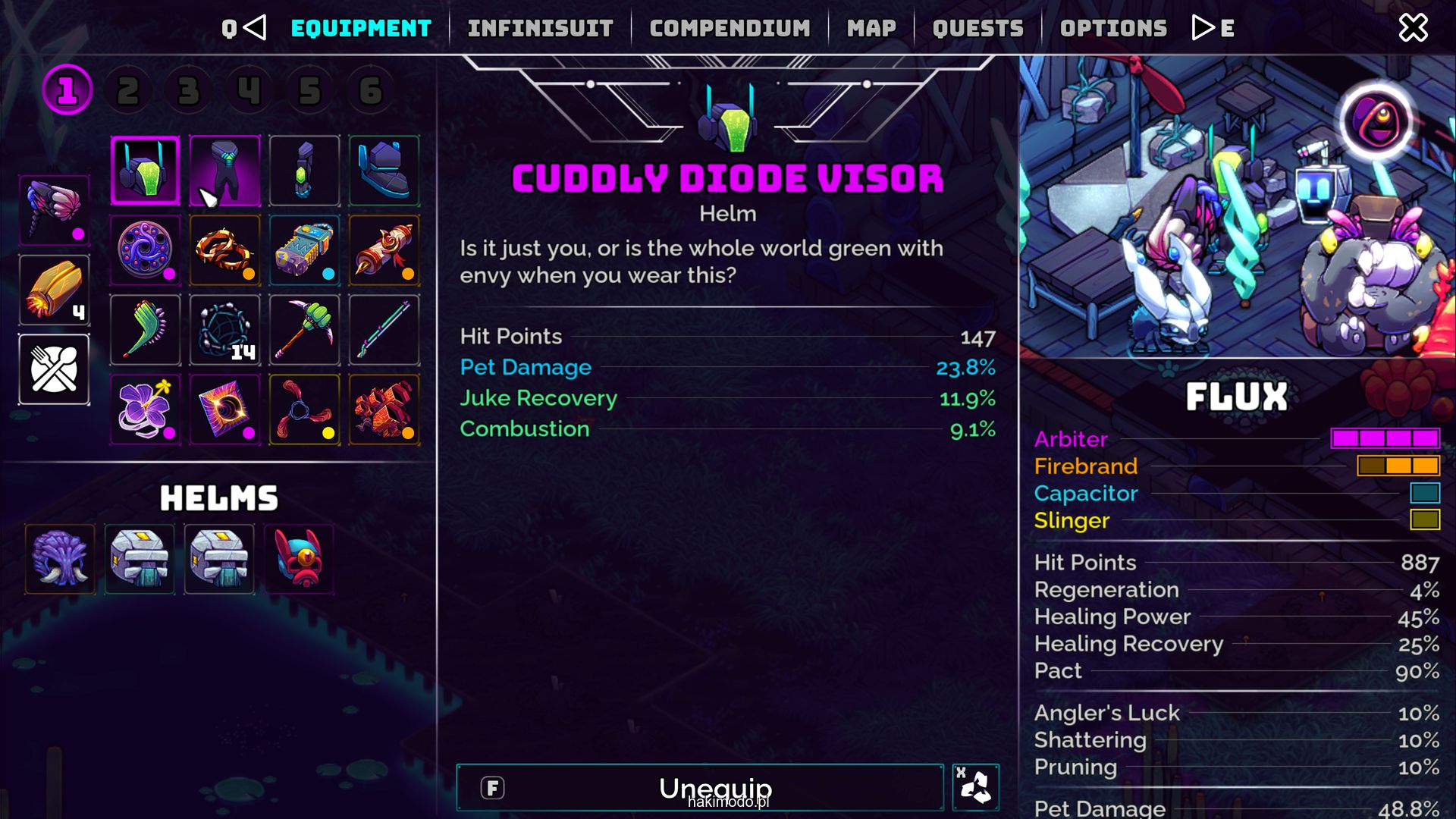
Task: Select the equipped boot slot
Action: click(x=384, y=171)
